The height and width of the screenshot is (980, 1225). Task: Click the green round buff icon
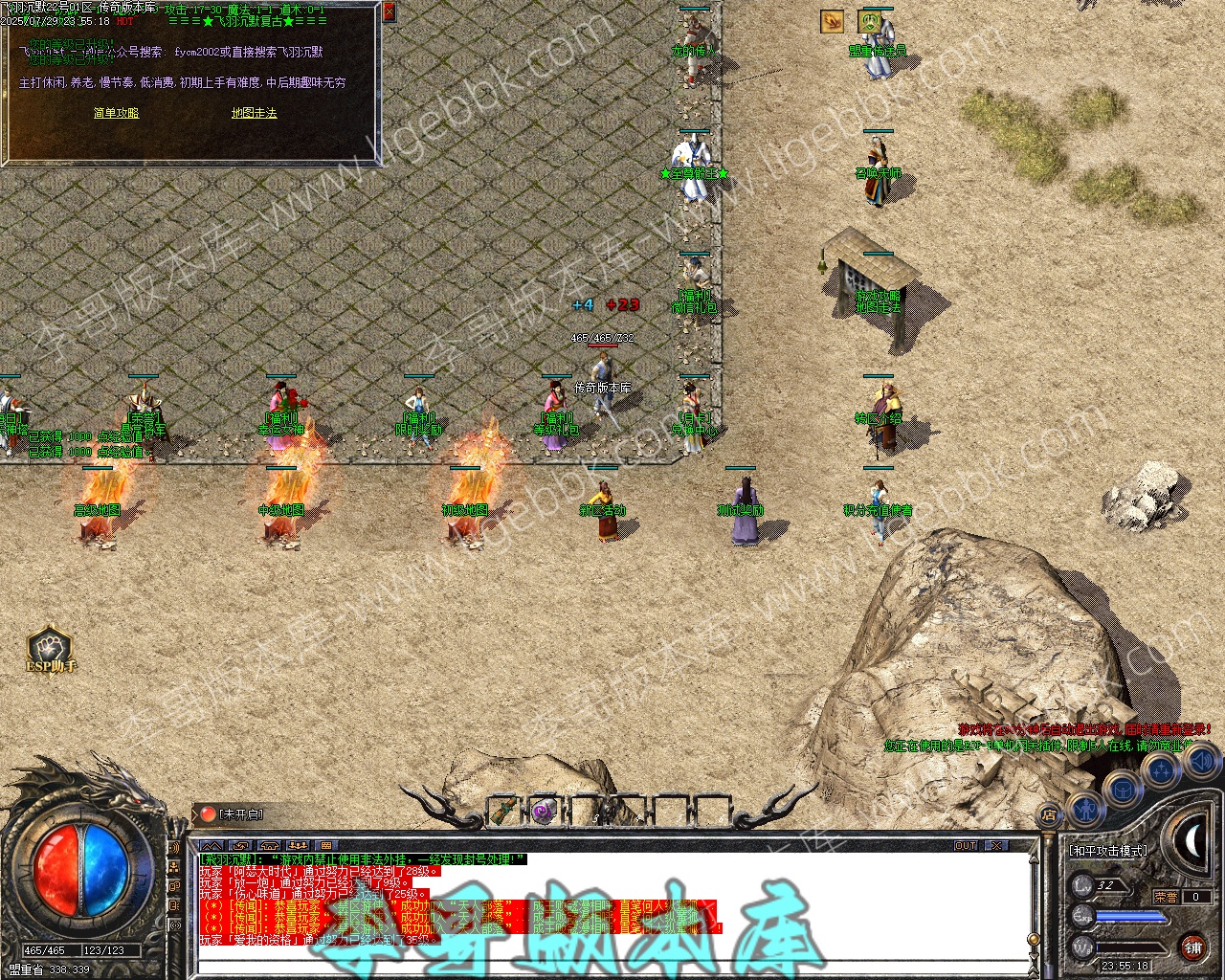point(870,21)
